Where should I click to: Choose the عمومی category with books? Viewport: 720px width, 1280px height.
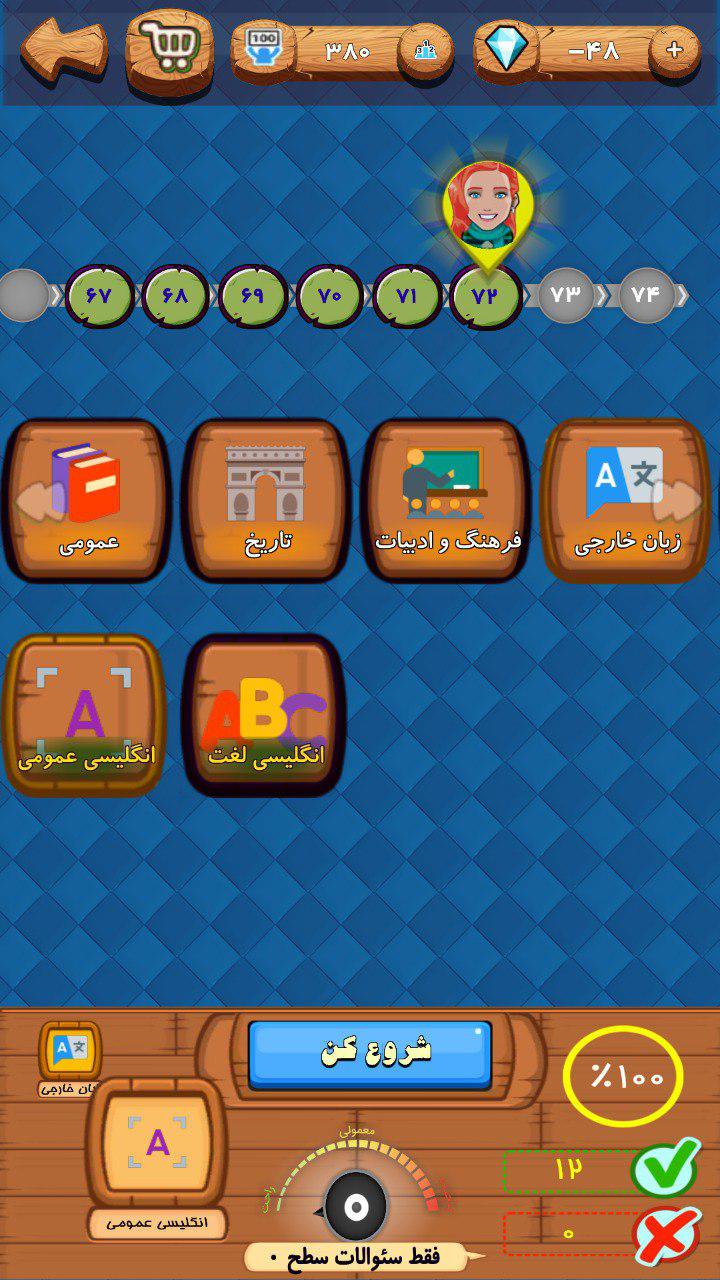[87, 500]
